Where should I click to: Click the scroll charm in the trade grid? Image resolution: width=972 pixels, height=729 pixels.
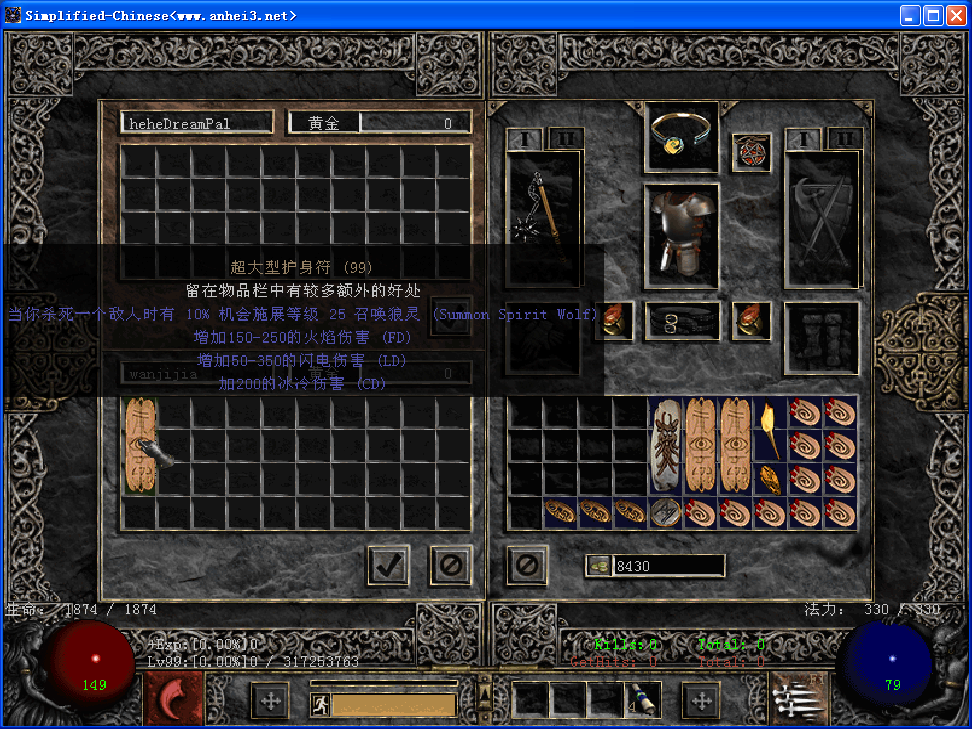139,445
